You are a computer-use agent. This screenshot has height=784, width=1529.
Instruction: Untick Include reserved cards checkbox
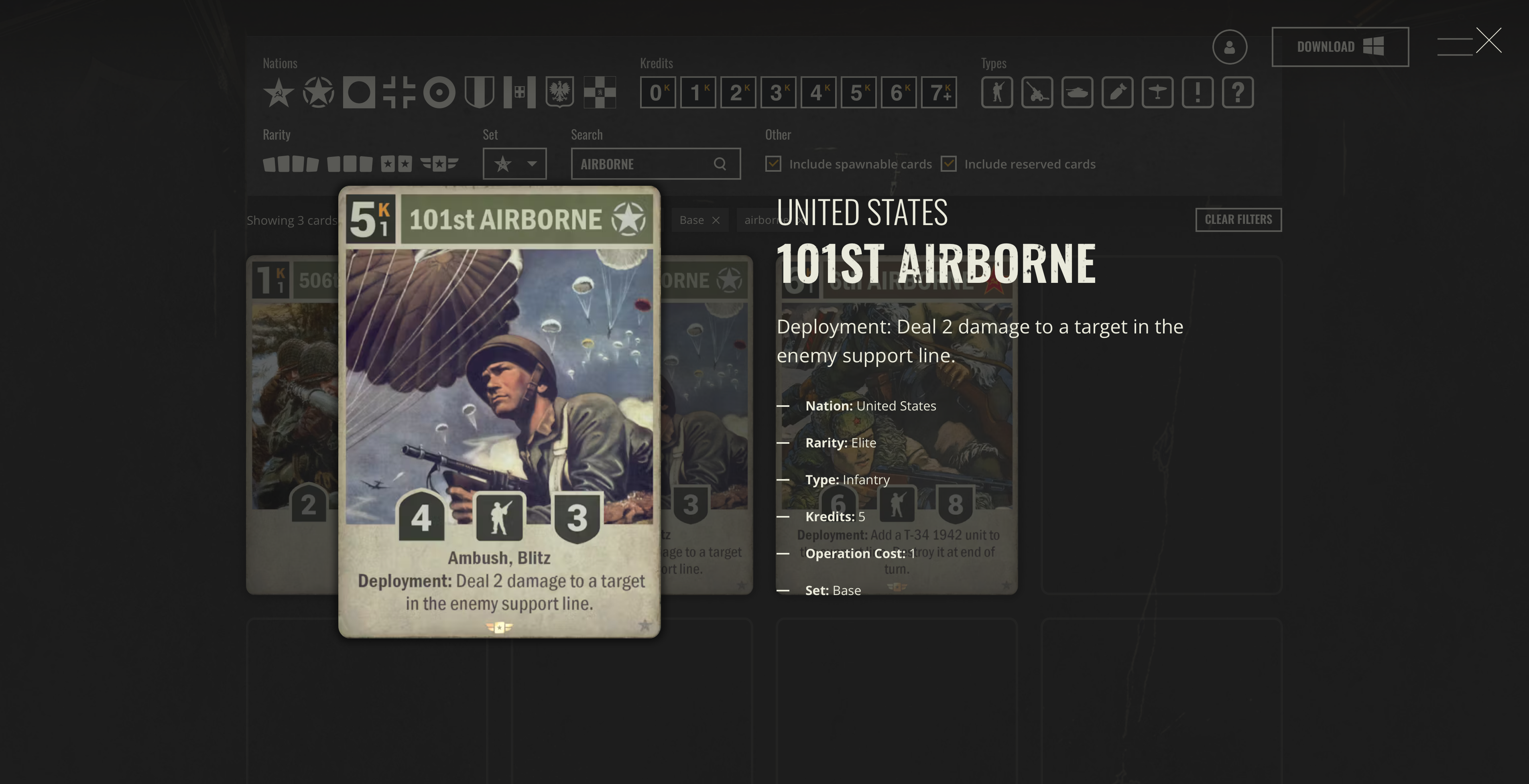coord(949,164)
